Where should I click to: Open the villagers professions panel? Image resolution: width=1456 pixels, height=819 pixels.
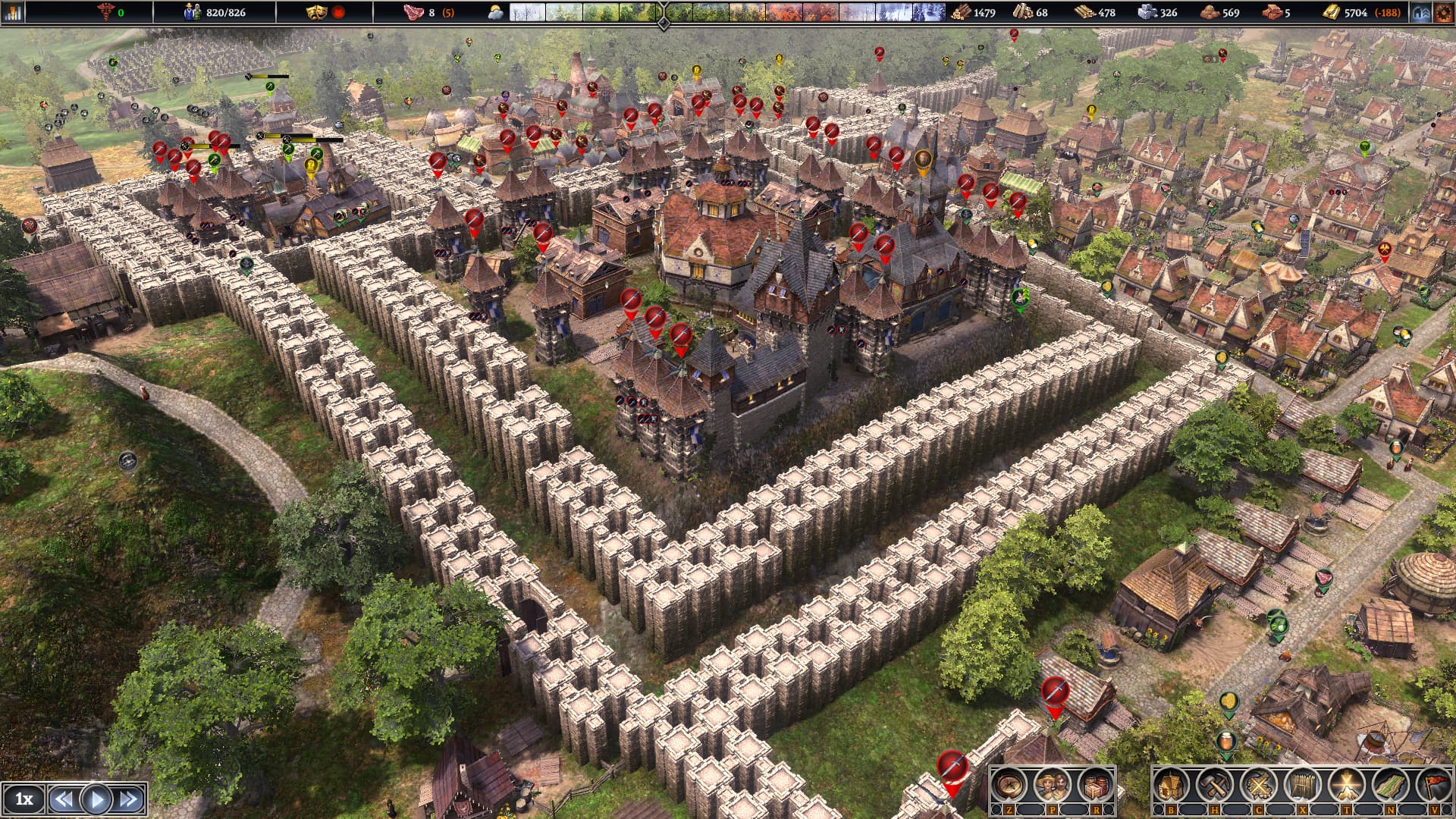click(1052, 786)
